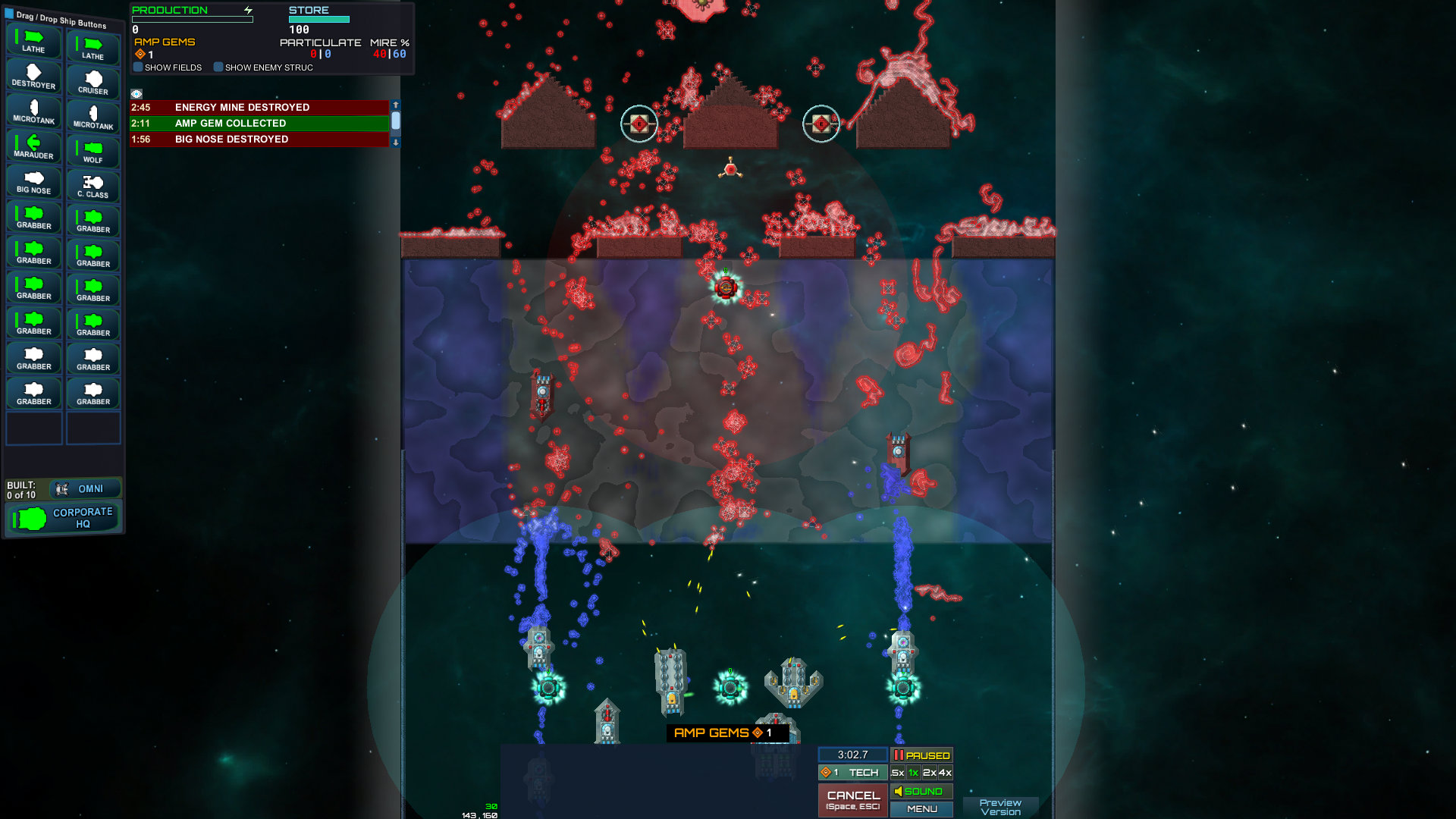Click the STORE capacity bar
1456x819 pixels.
(x=318, y=18)
